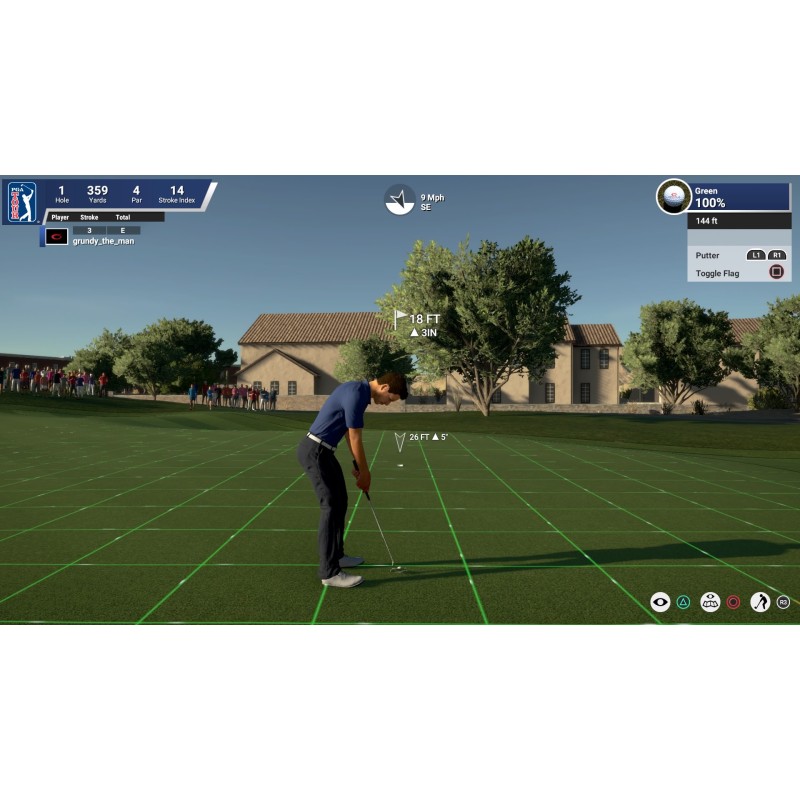Select the Putter club entry
The image size is (800, 800).
click(708, 255)
